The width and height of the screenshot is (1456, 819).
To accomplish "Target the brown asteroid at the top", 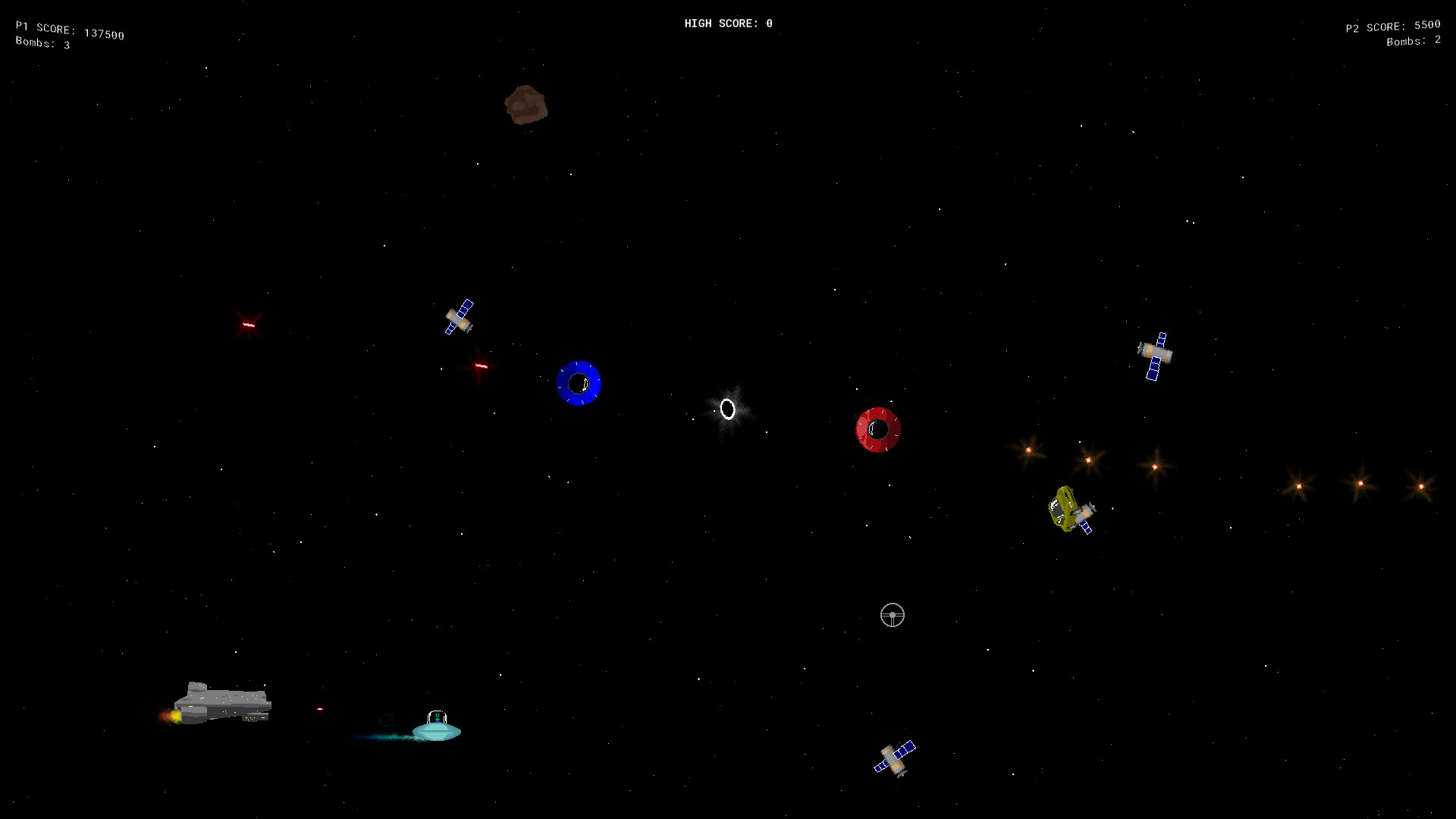I will (525, 105).
